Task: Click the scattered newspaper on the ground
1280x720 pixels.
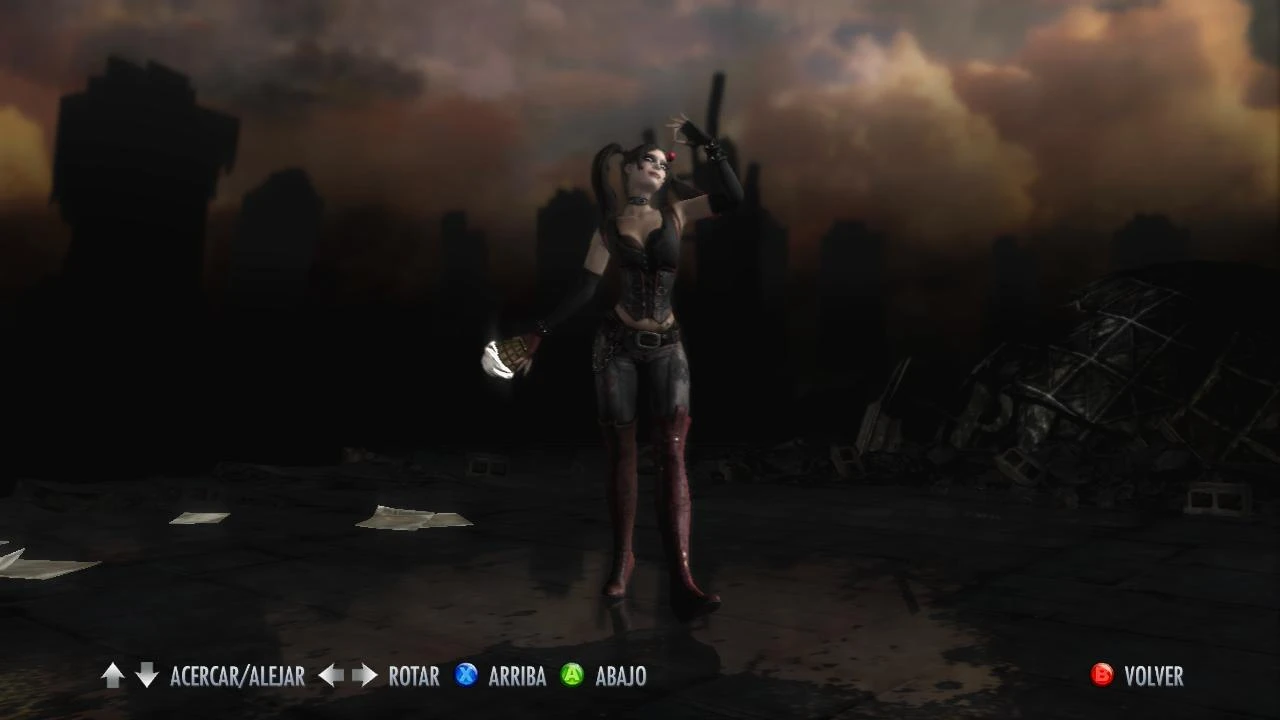Action: tap(413, 515)
